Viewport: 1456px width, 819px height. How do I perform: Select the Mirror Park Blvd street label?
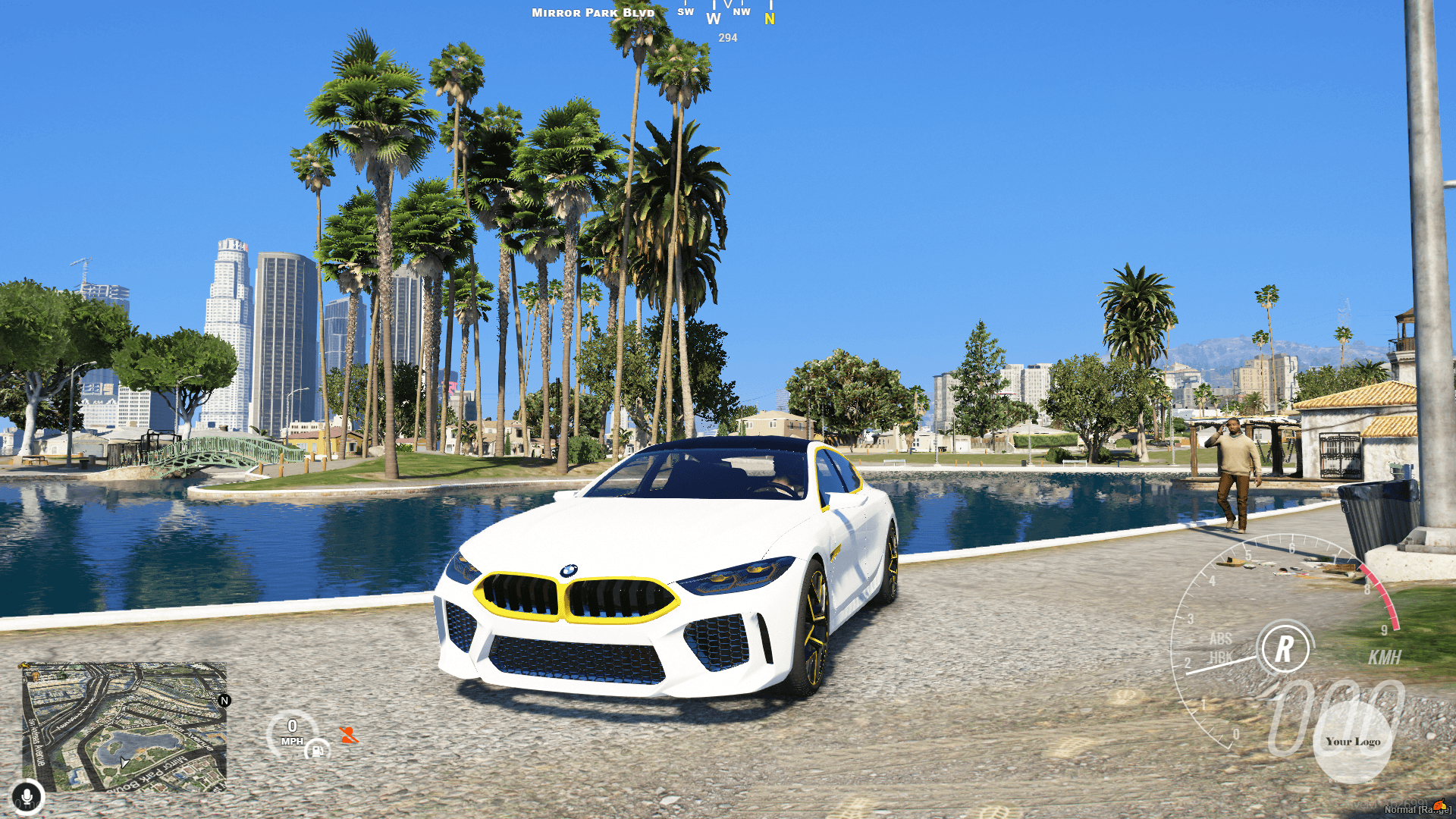point(593,12)
